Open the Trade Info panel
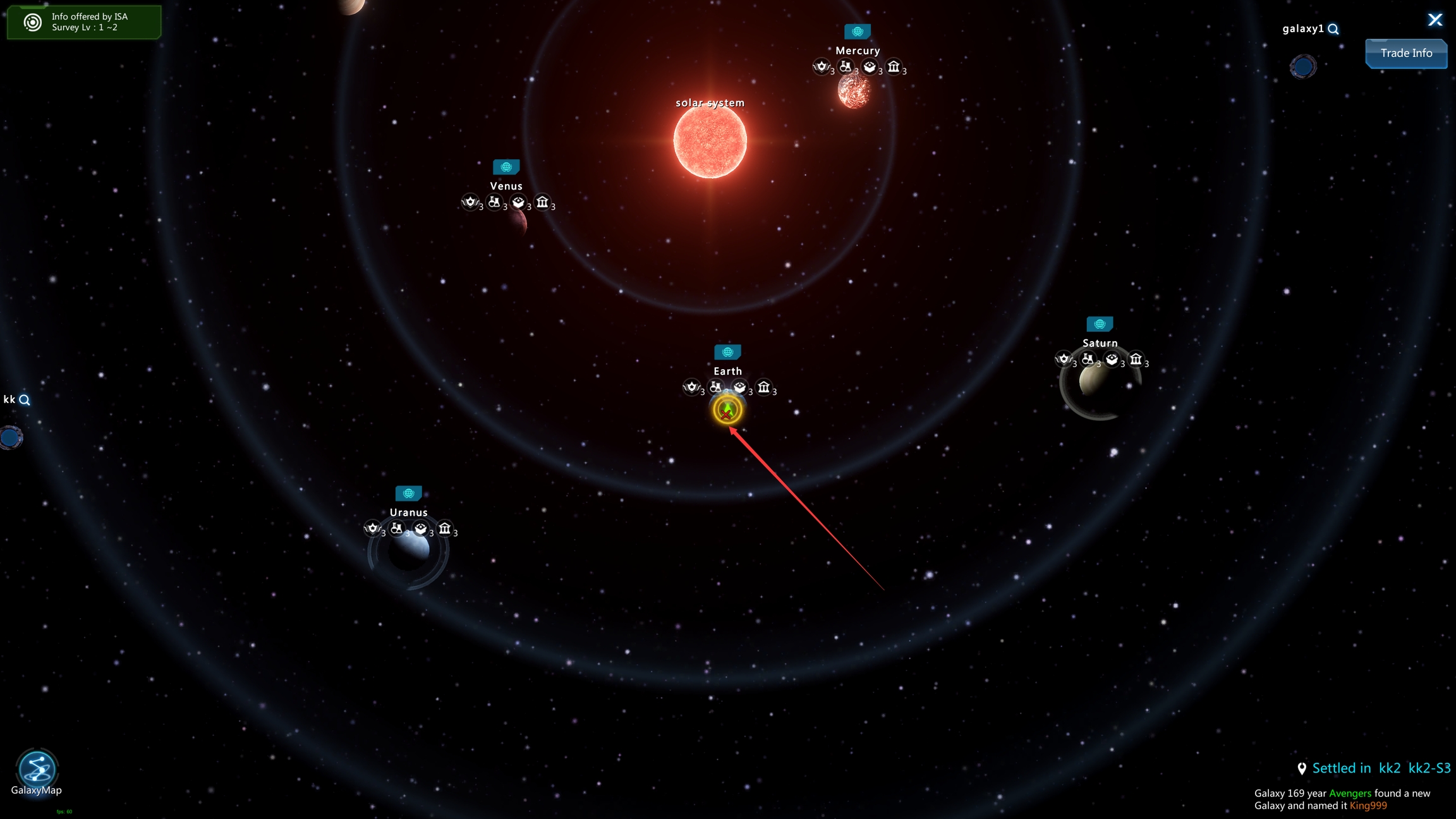1456x819 pixels. click(1405, 54)
